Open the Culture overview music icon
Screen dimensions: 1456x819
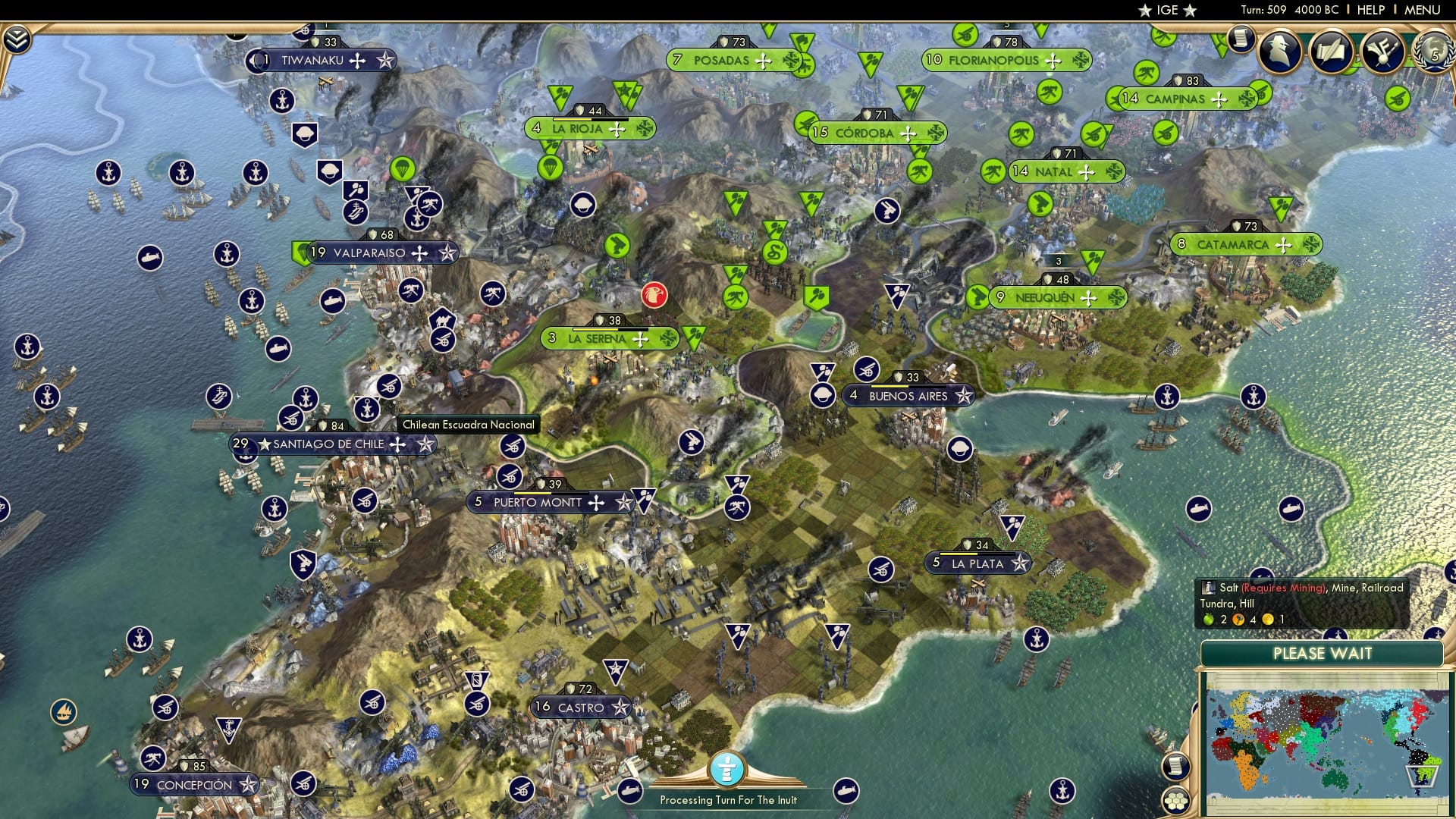point(1382,53)
